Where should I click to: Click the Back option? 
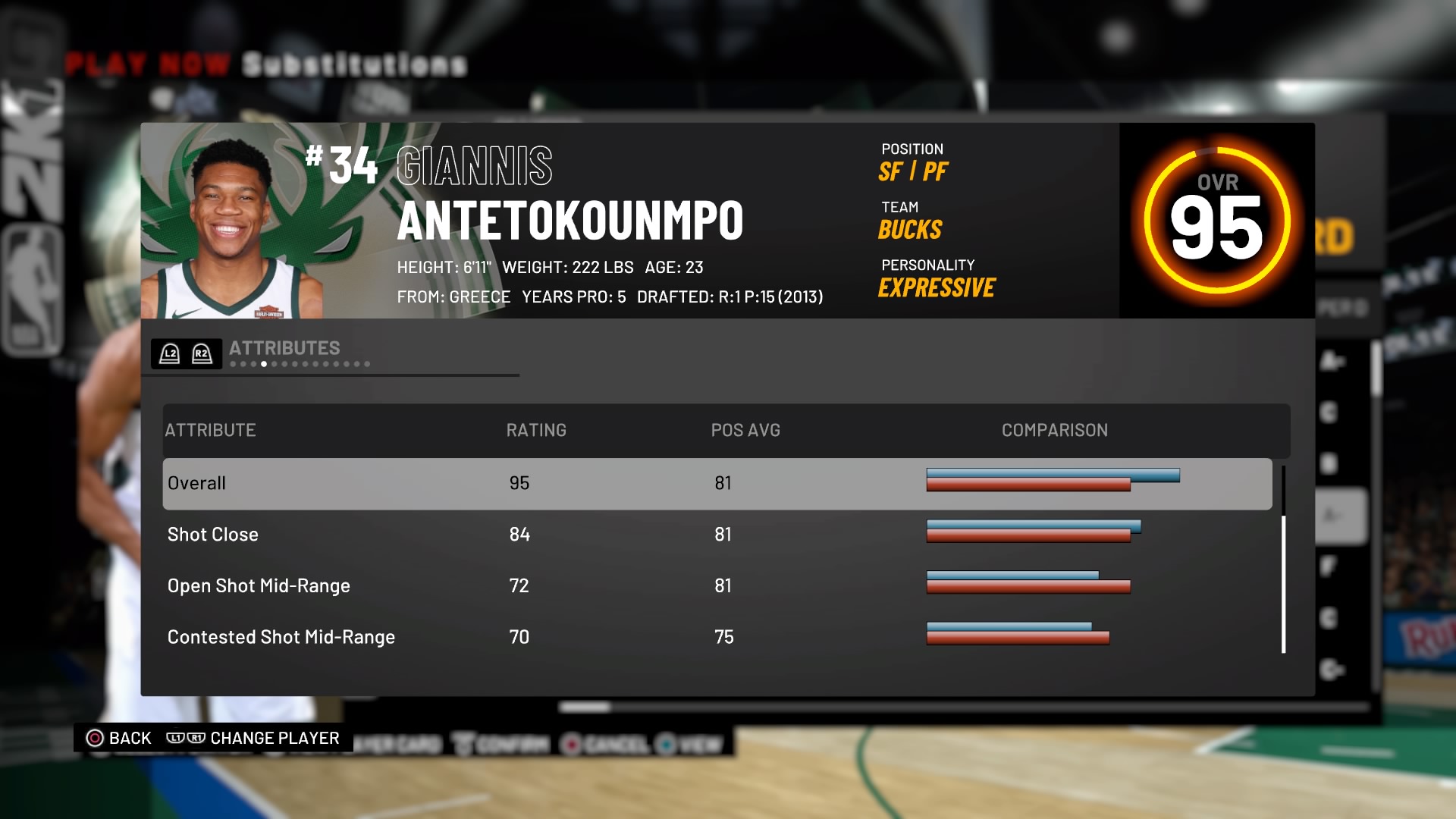[119, 738]
